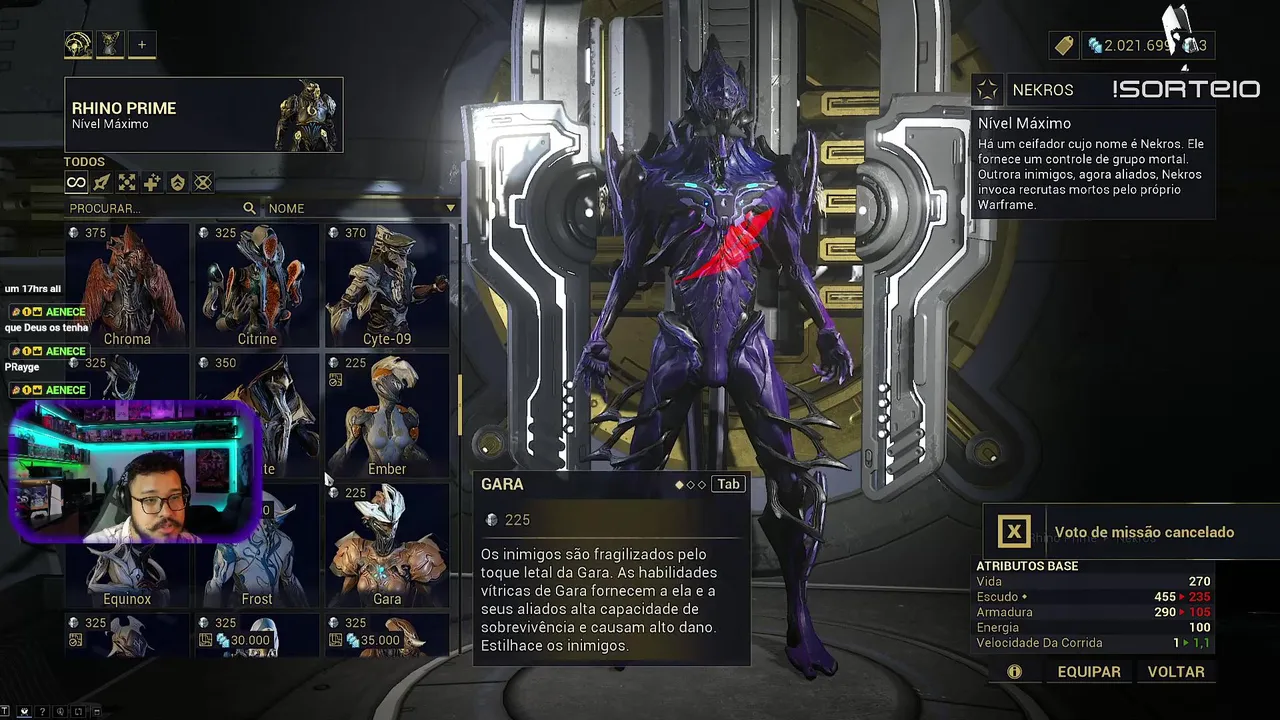The width and height of the screenshot is (1280, 720).
Task: Pick the Cyte-09 warframe tile
Action: (x=387, y=286)
